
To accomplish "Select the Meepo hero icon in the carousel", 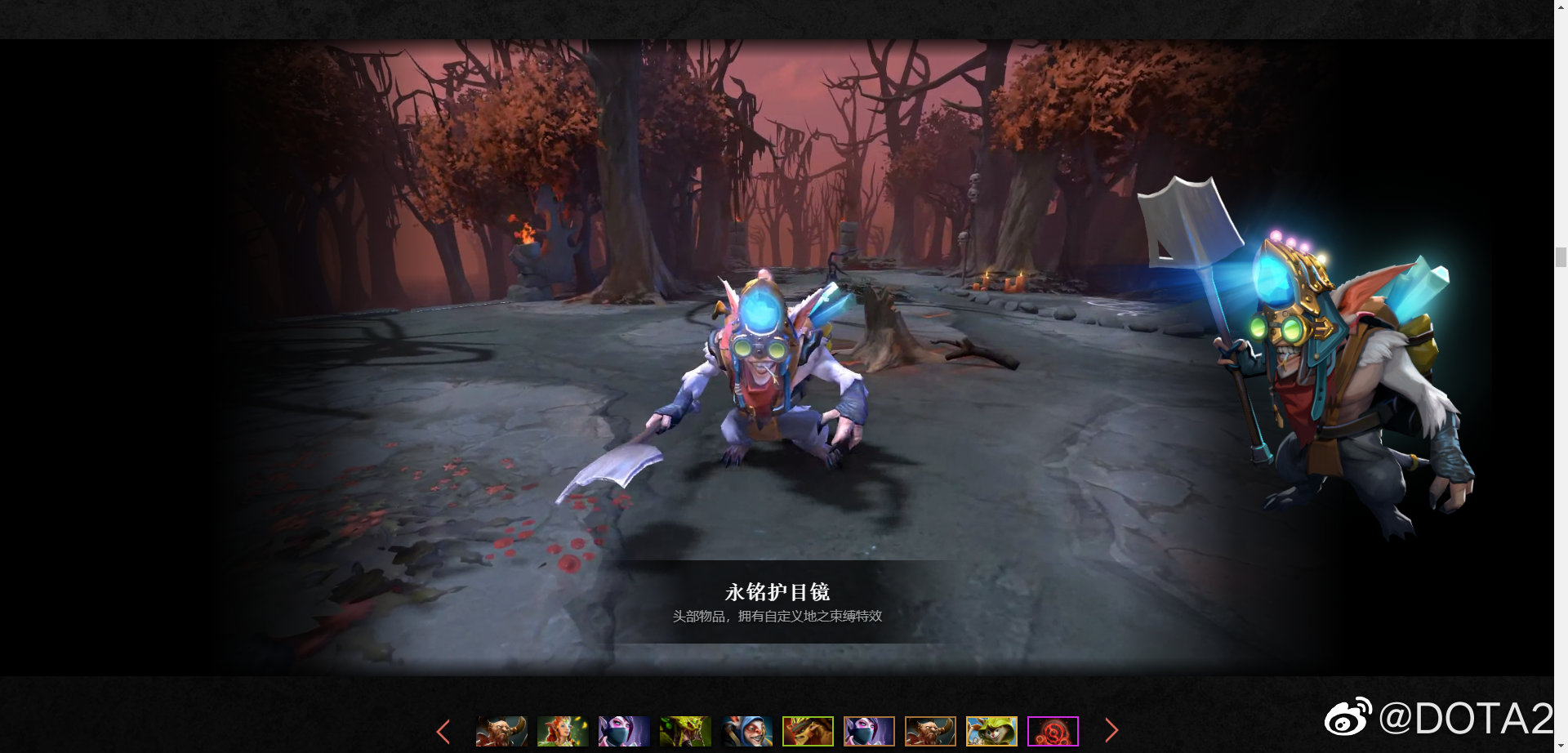I will (x=746, y=731).
